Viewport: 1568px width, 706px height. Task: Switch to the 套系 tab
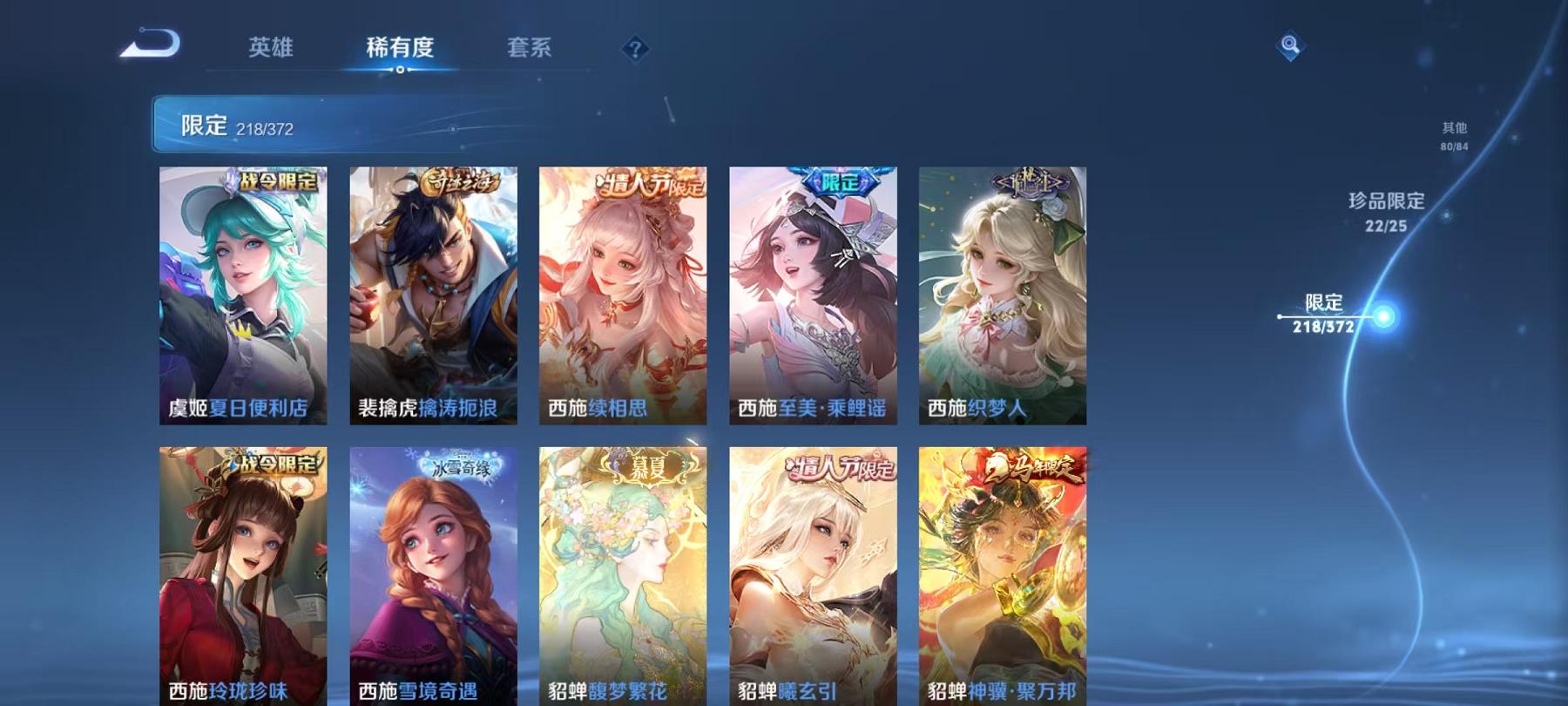click(531, 50)
